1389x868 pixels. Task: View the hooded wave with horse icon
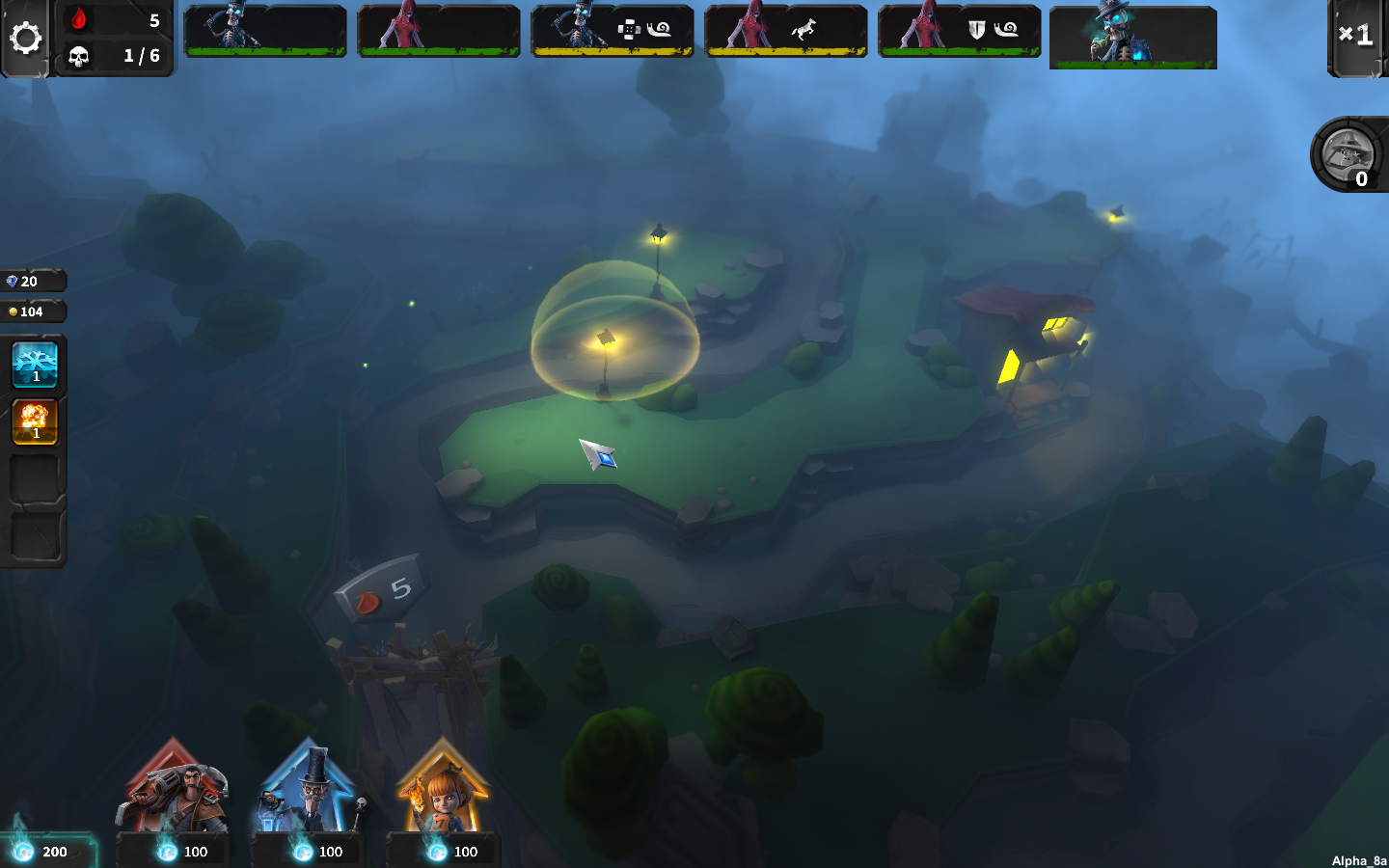coord(785,31)
